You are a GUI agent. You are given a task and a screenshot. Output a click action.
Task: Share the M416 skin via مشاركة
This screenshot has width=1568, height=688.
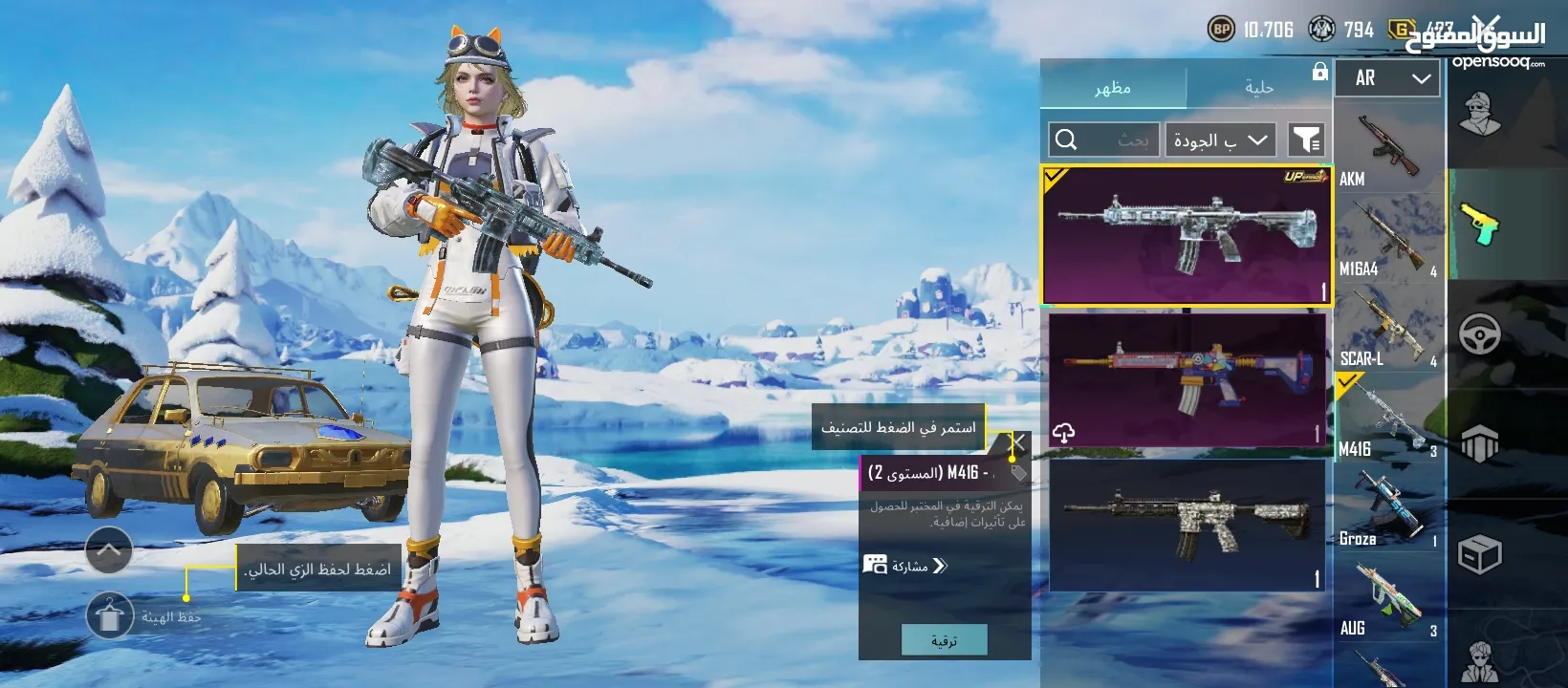tap(905, 566)
